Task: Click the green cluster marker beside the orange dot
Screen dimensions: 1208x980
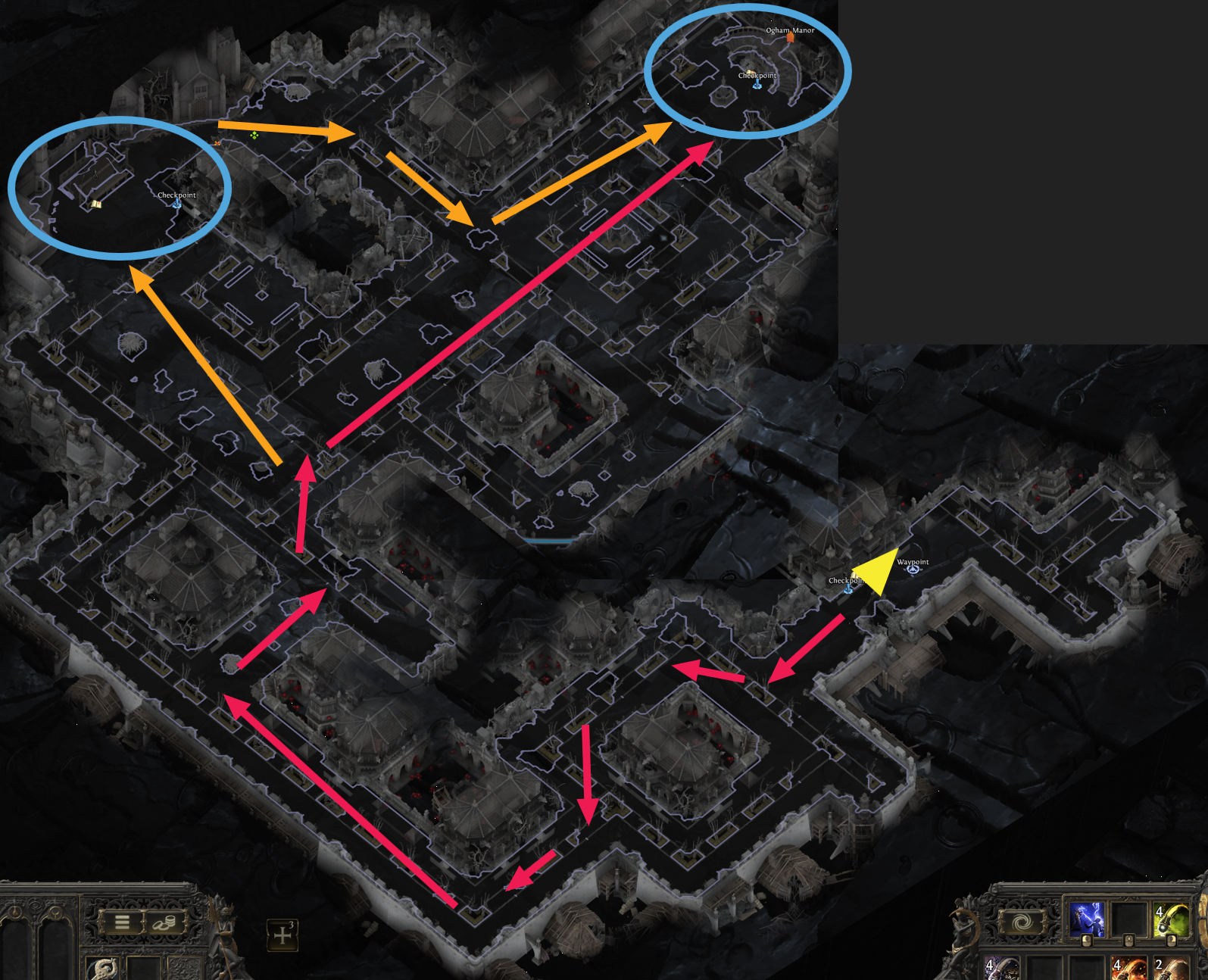Action: (254, 135)
